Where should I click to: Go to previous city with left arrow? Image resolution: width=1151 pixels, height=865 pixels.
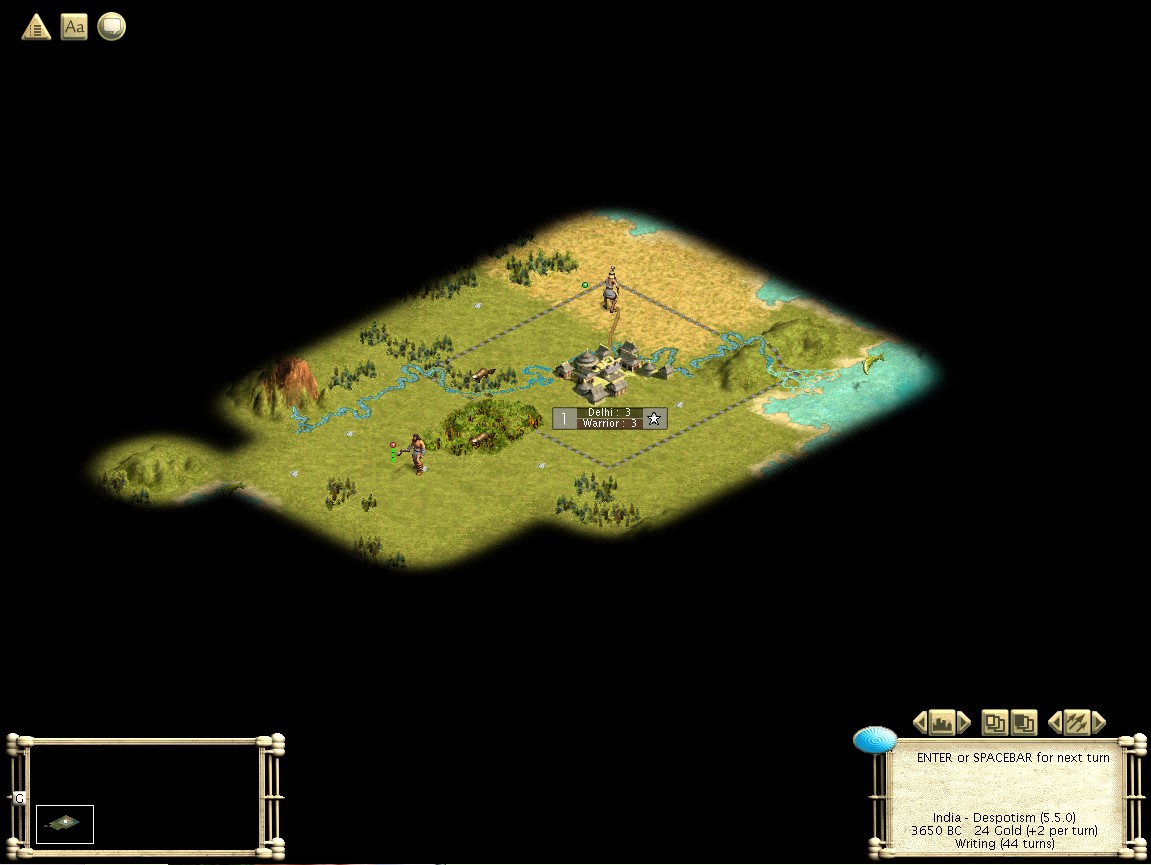920,722
